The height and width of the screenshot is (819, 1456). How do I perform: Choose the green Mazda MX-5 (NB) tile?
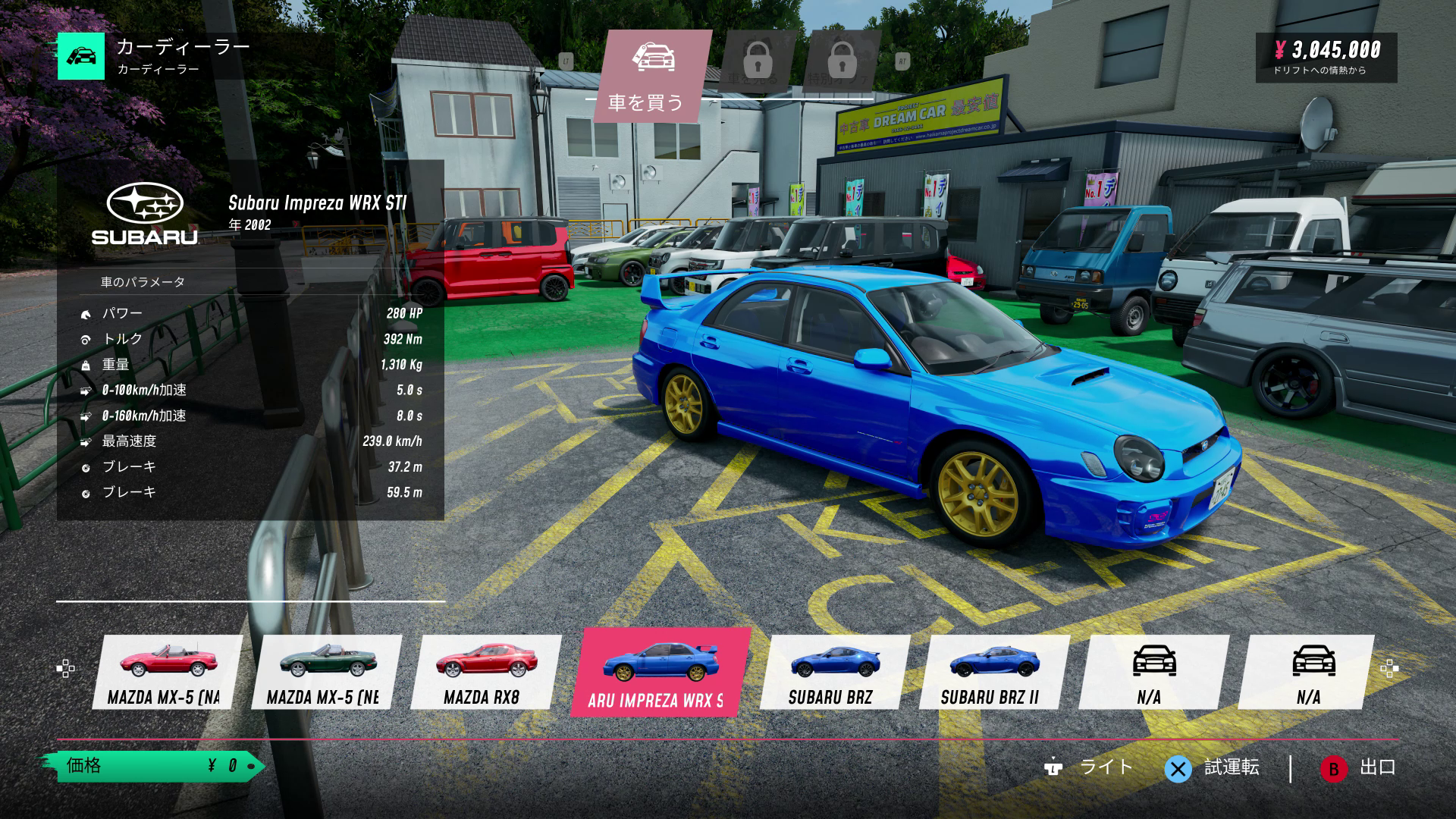tap(326, 672)
